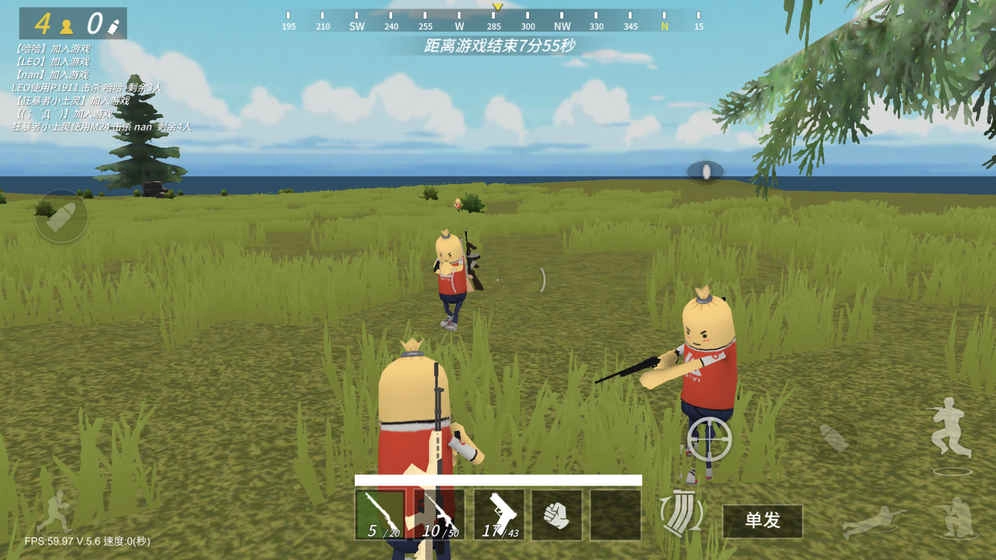996x560 pixels.
Task: Equip the pistol weapon slot
Action: [x=498, y=514]
